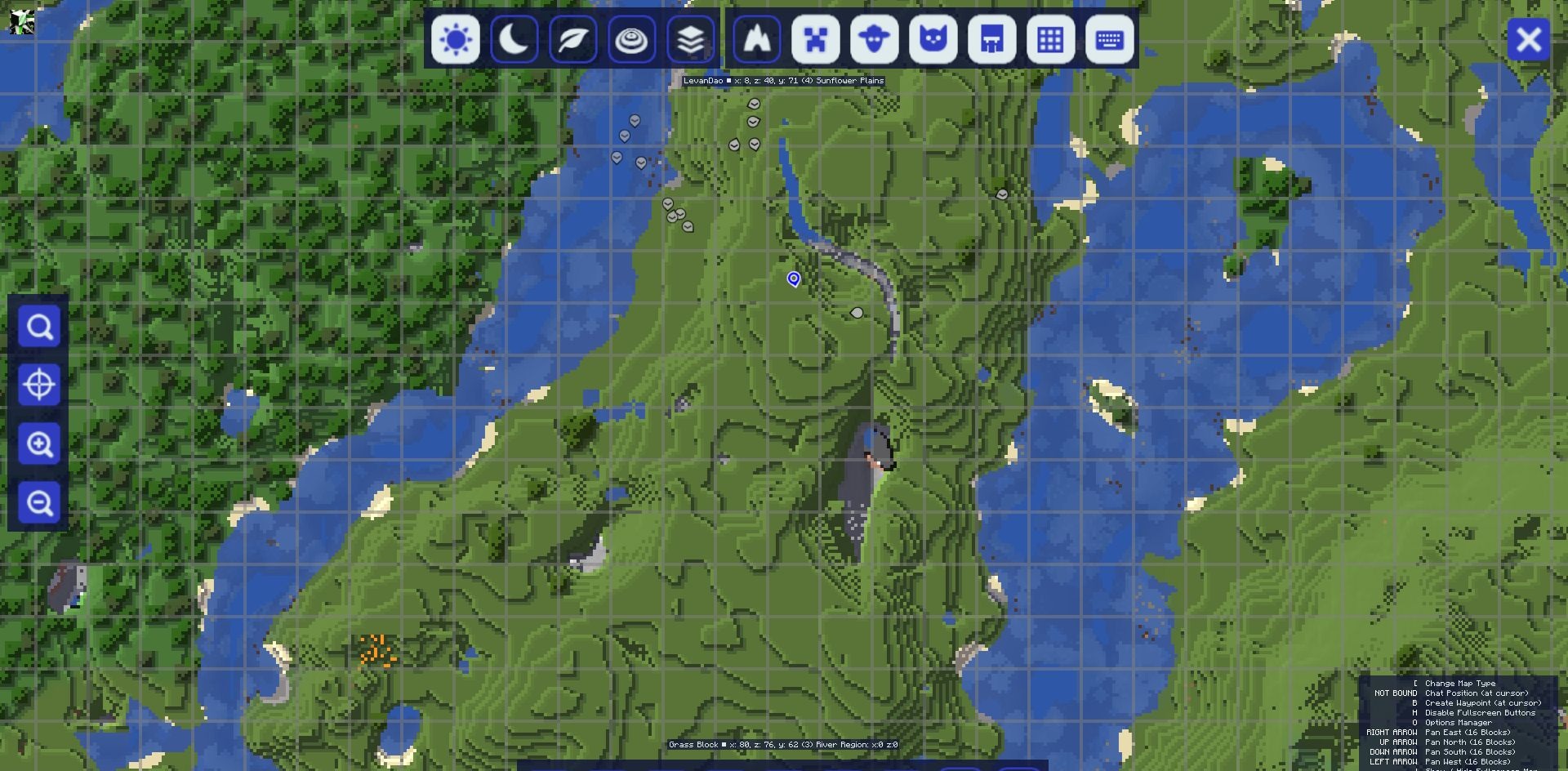Toggle pet display using cat icon
The height and width of the screenshot is (771, 1568).
pyautogui.click(x=933, y=39)
